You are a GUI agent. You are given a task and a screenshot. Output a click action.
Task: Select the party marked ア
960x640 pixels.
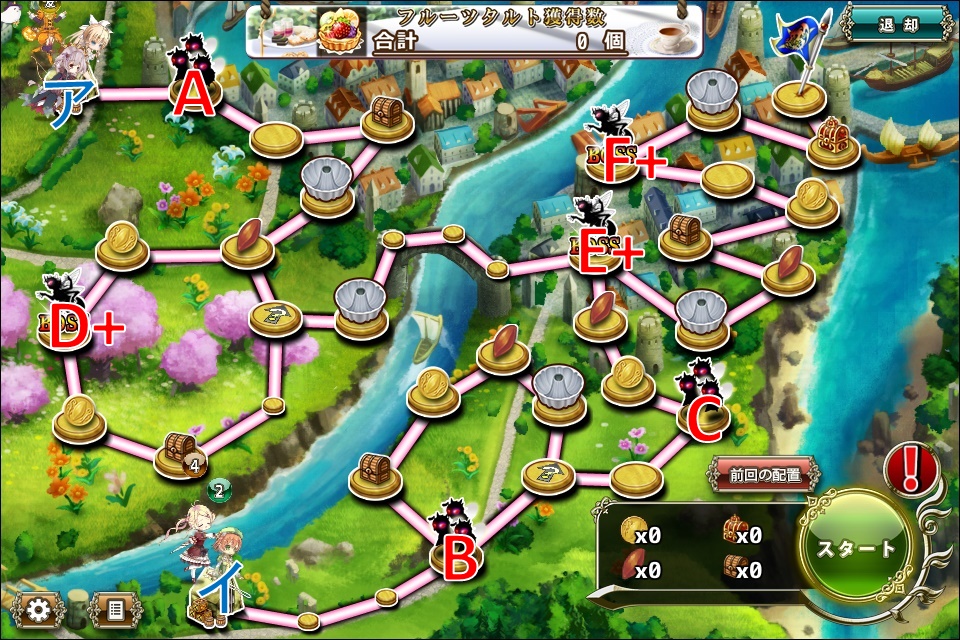(x=72, y=65)
